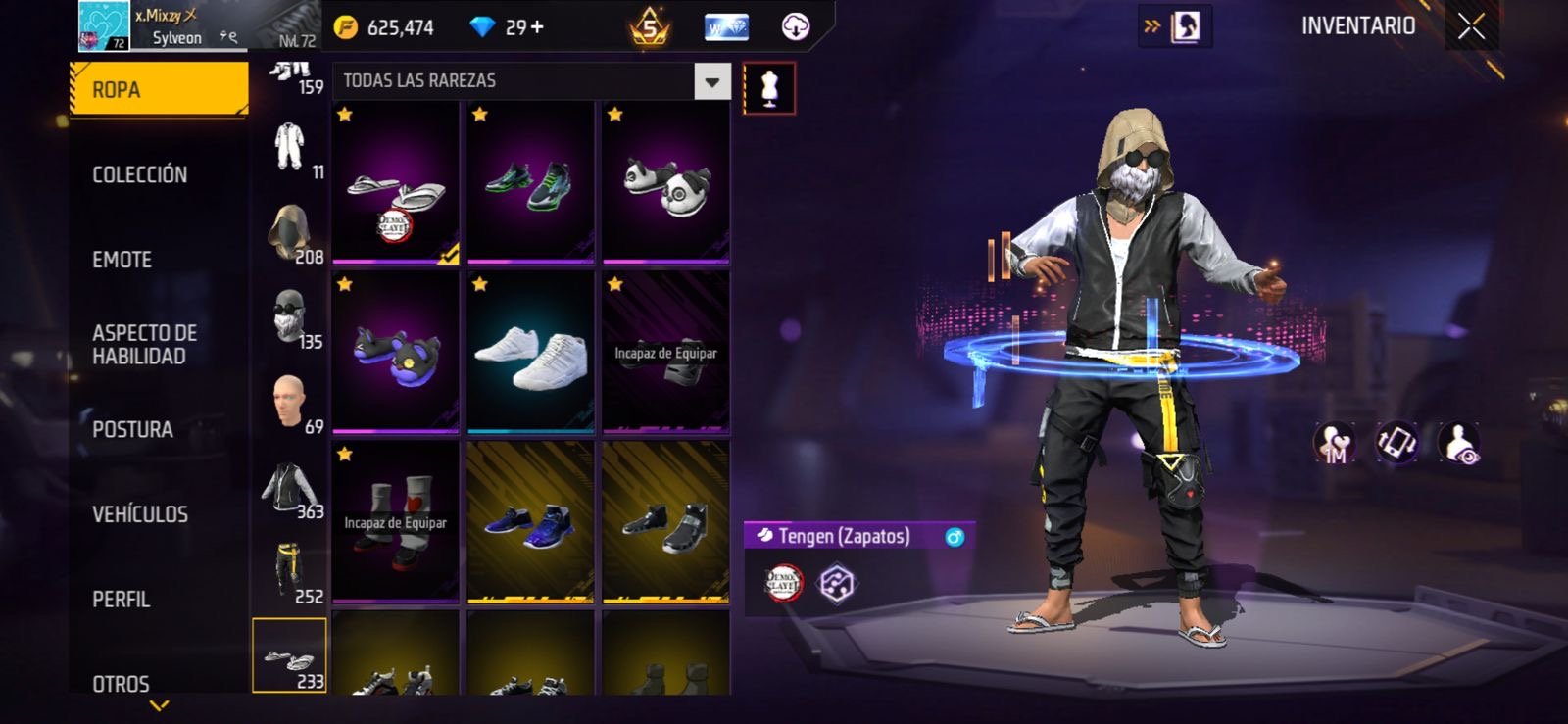Open Aspecto de Habilidad section

tap(144, 344)
